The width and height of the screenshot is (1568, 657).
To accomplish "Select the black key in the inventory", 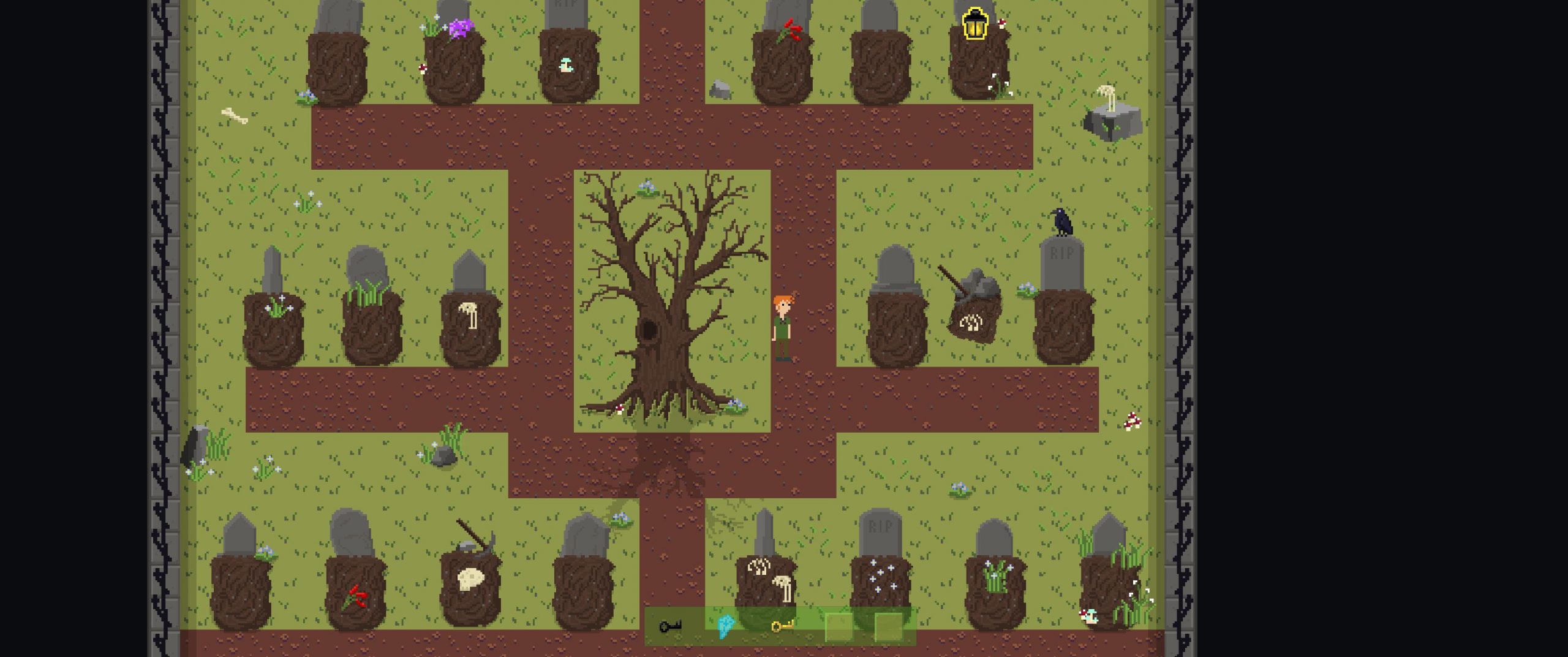I will 670,626.
